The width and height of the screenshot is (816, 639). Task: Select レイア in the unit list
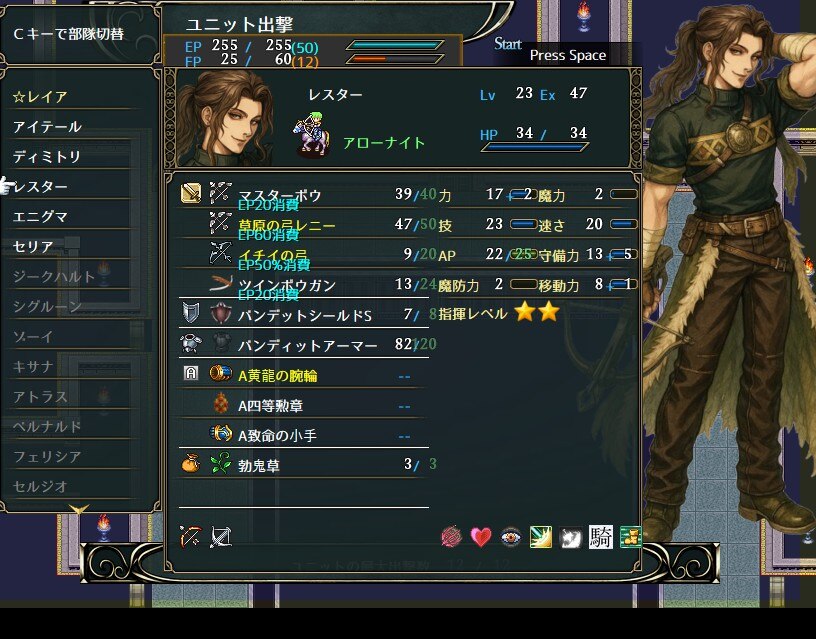(x=42, y=97)
